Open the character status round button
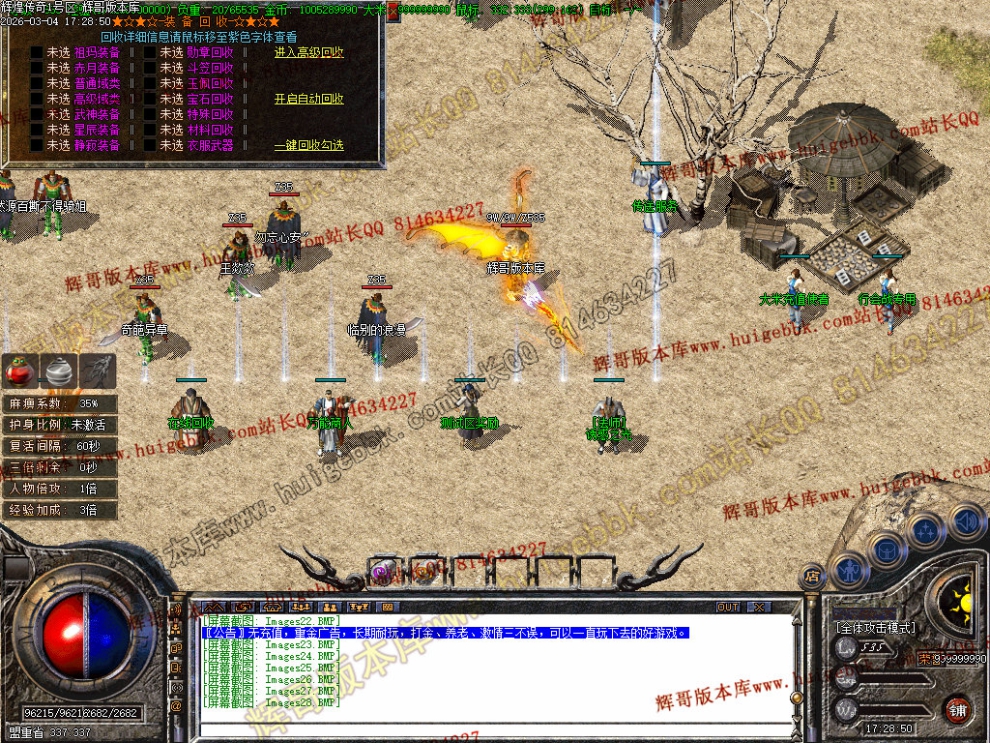The height and width of the screenshot is (743, 990). [847, 570]
